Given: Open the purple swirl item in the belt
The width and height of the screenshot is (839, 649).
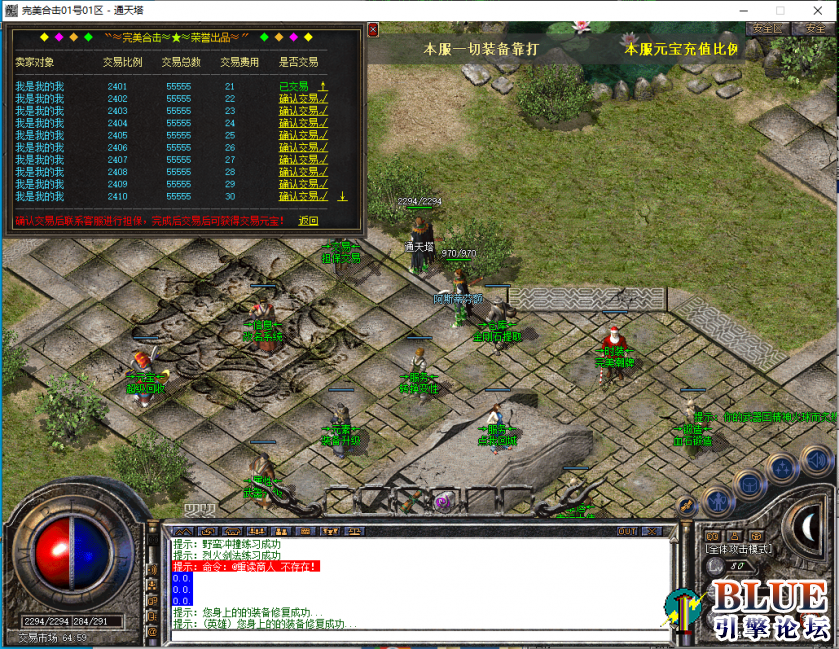Looking at the screenshot, I should pos(441,501).
